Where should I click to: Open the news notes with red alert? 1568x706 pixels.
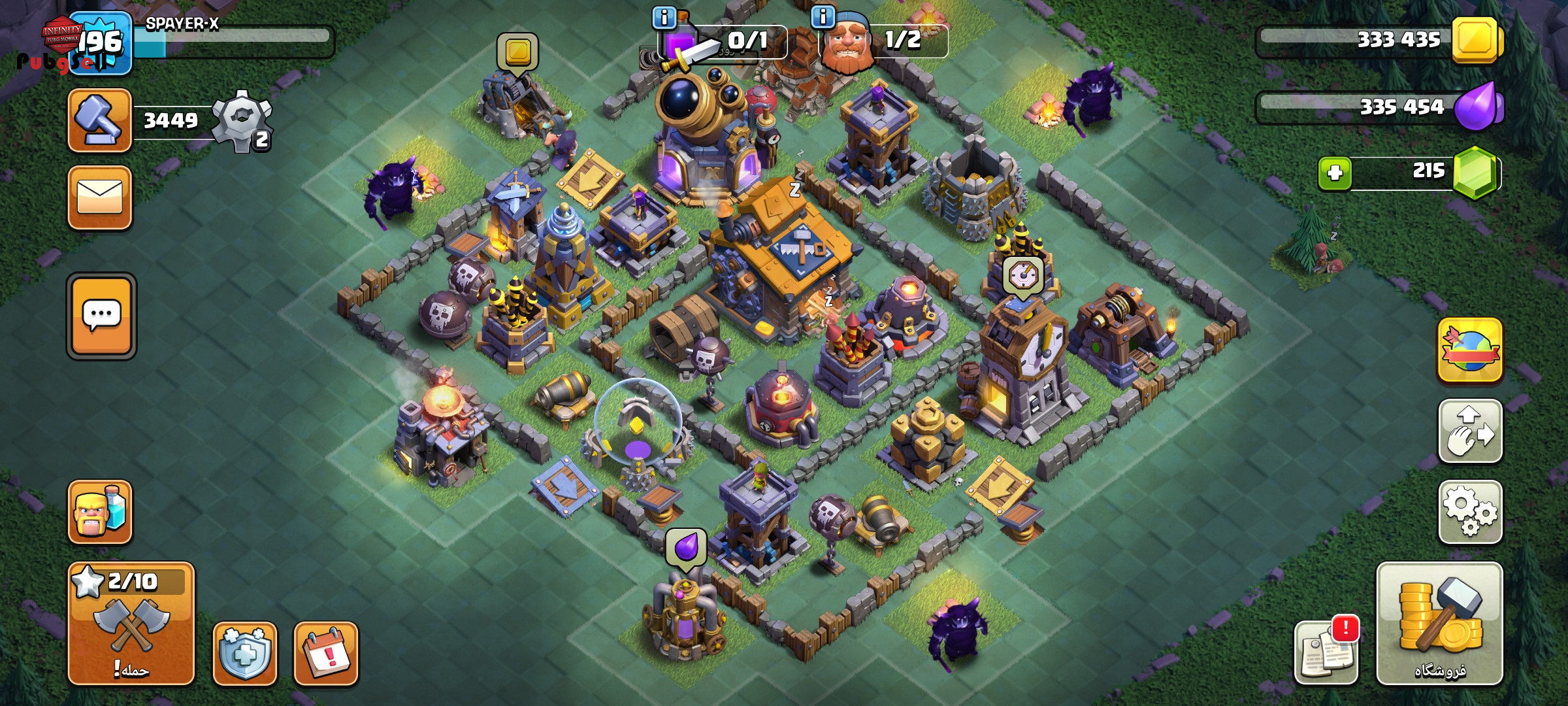click(x=1326, y=653)
